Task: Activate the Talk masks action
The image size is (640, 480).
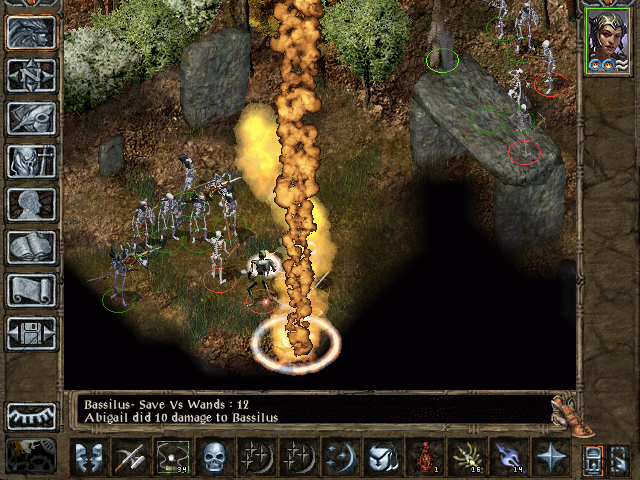Action: 89,458
